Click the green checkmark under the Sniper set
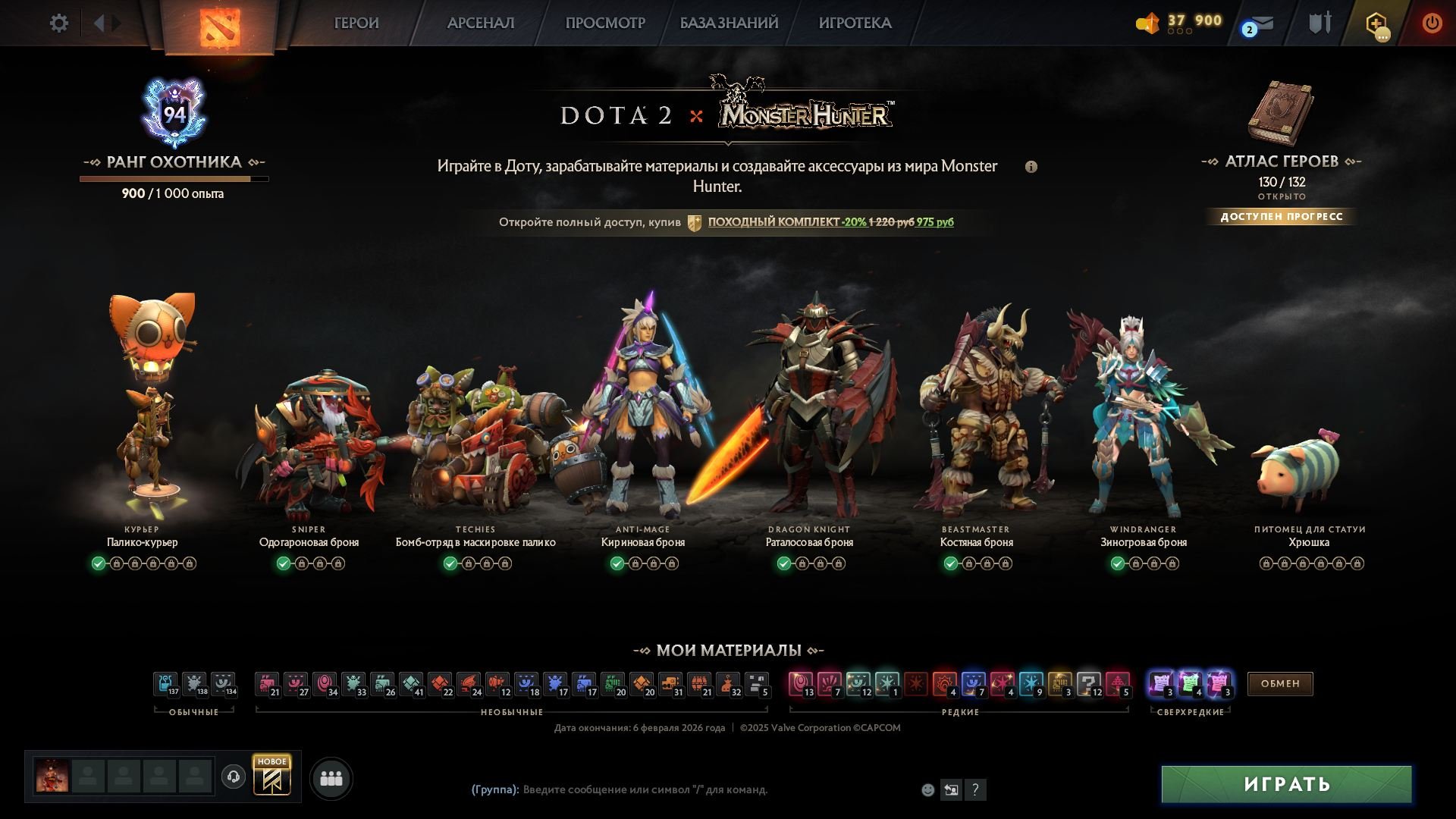The image size is (1456, 819). [x=282, y=563]
